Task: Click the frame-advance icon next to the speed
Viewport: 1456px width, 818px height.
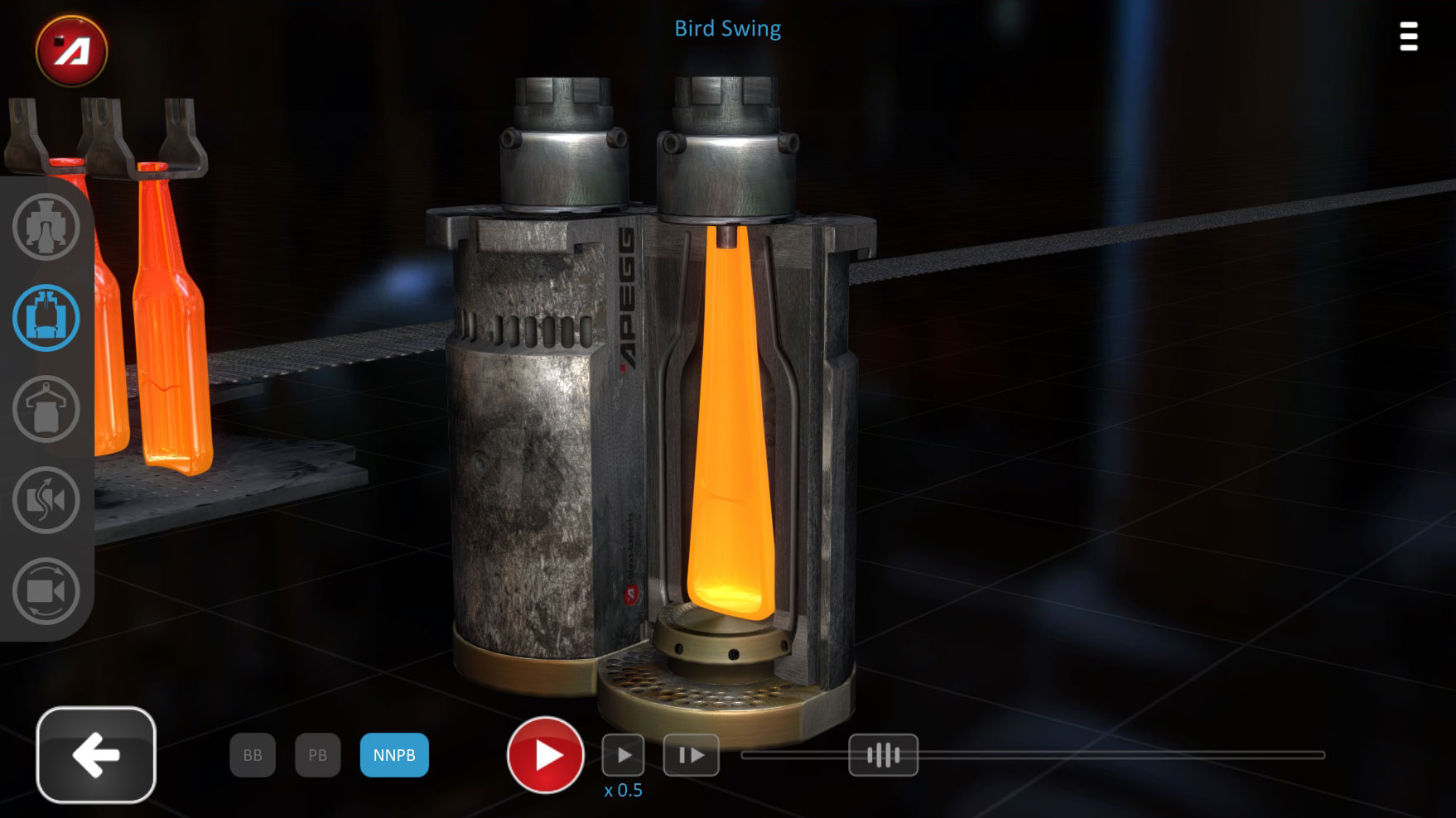Action: (692, 754)
